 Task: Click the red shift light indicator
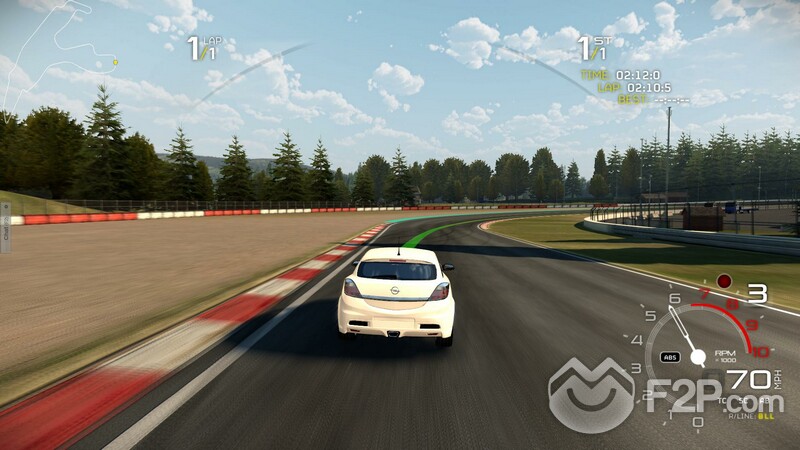723,281
